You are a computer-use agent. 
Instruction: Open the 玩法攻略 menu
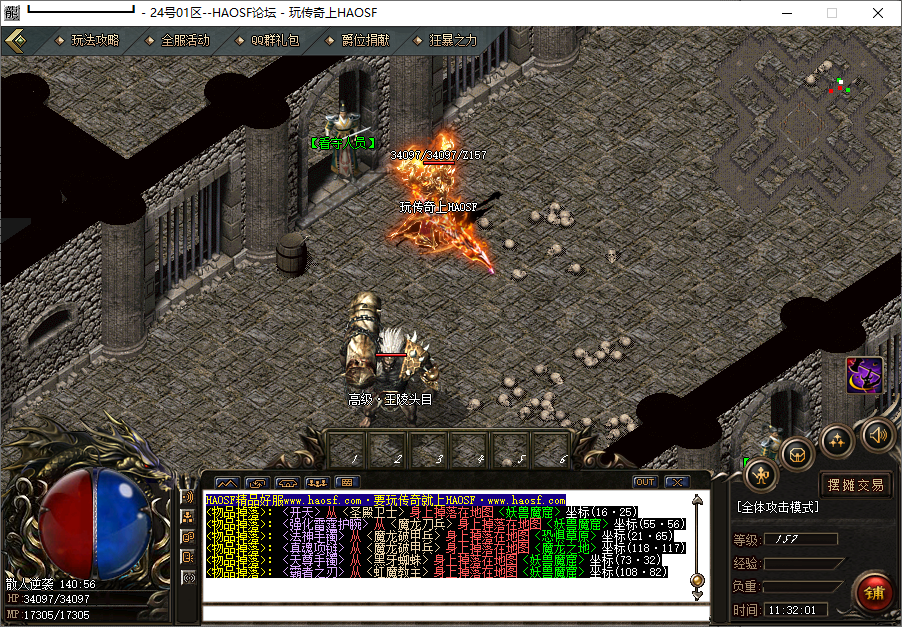(x=95, y=41)
